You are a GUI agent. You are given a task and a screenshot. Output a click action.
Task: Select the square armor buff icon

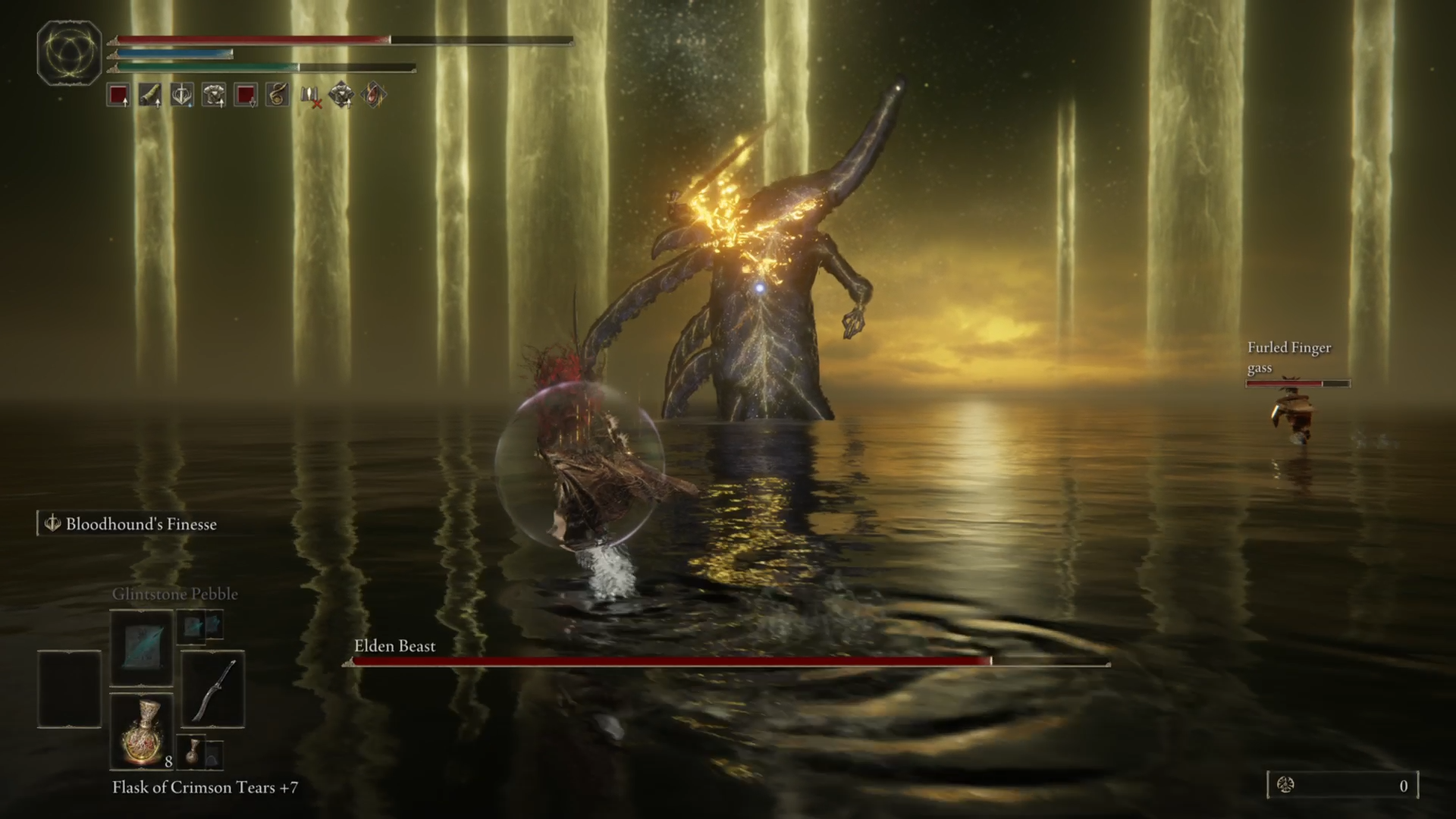[214, 96]
